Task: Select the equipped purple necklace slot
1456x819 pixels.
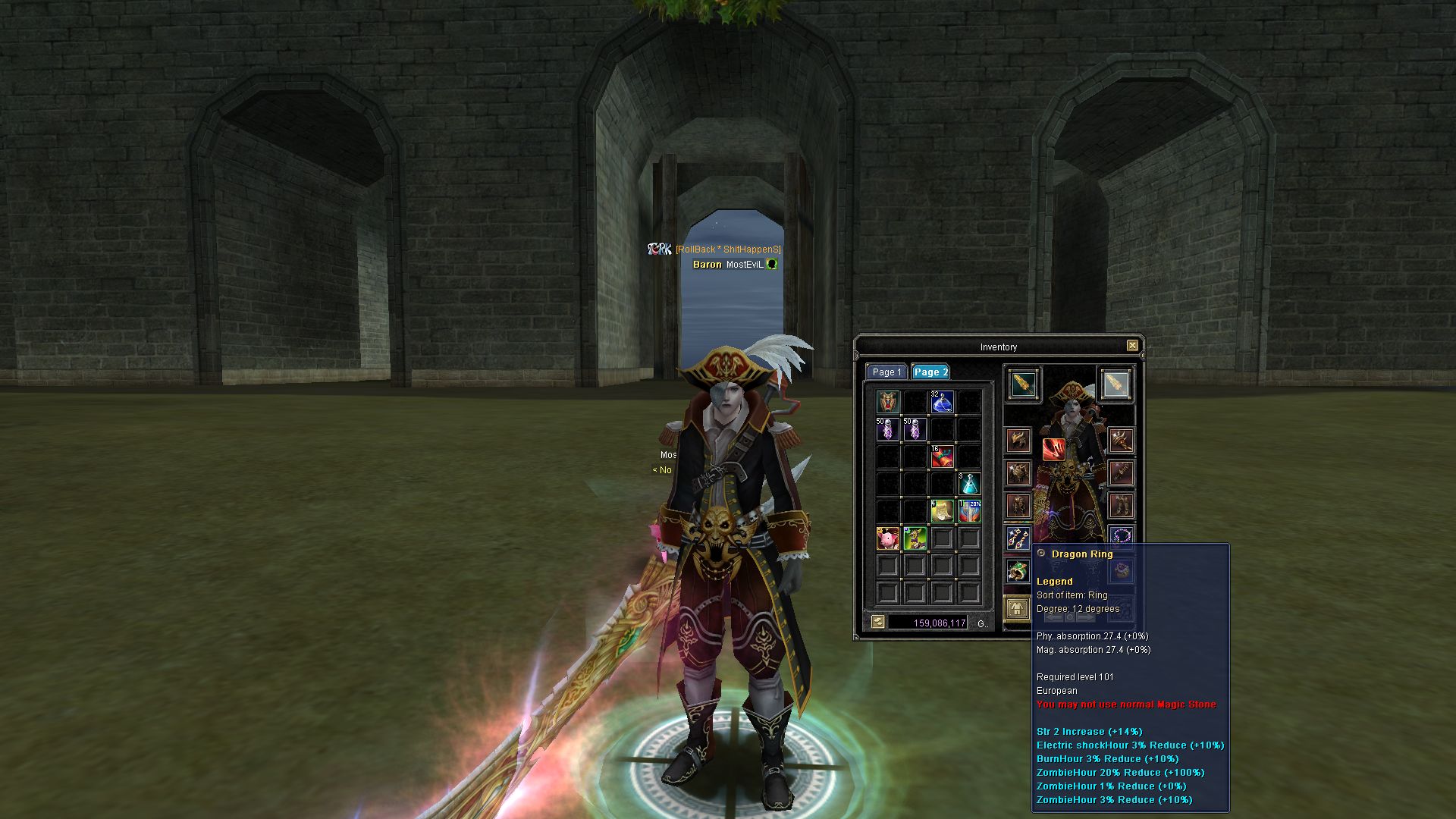Action: (1121, 536)
